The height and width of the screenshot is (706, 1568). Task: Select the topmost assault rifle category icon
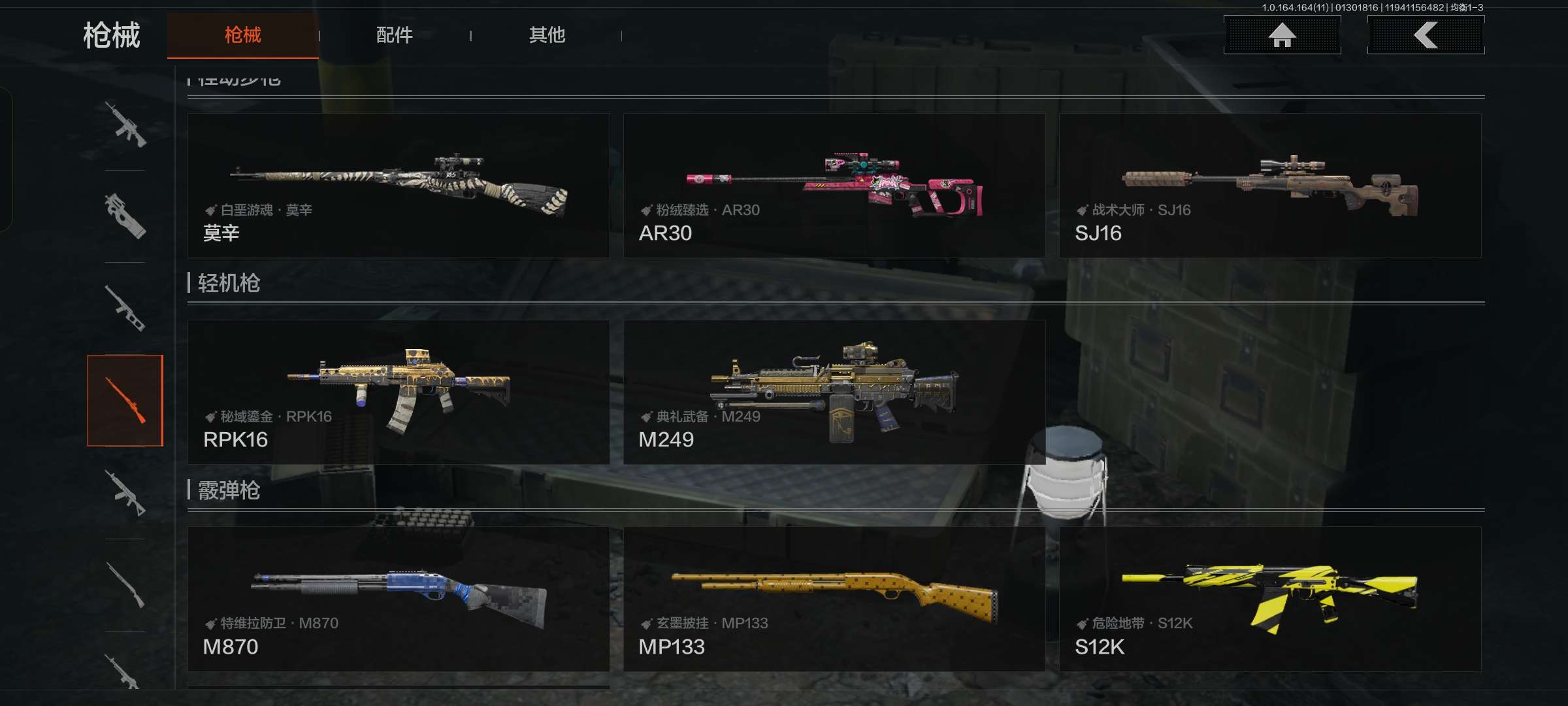point(125,124)
